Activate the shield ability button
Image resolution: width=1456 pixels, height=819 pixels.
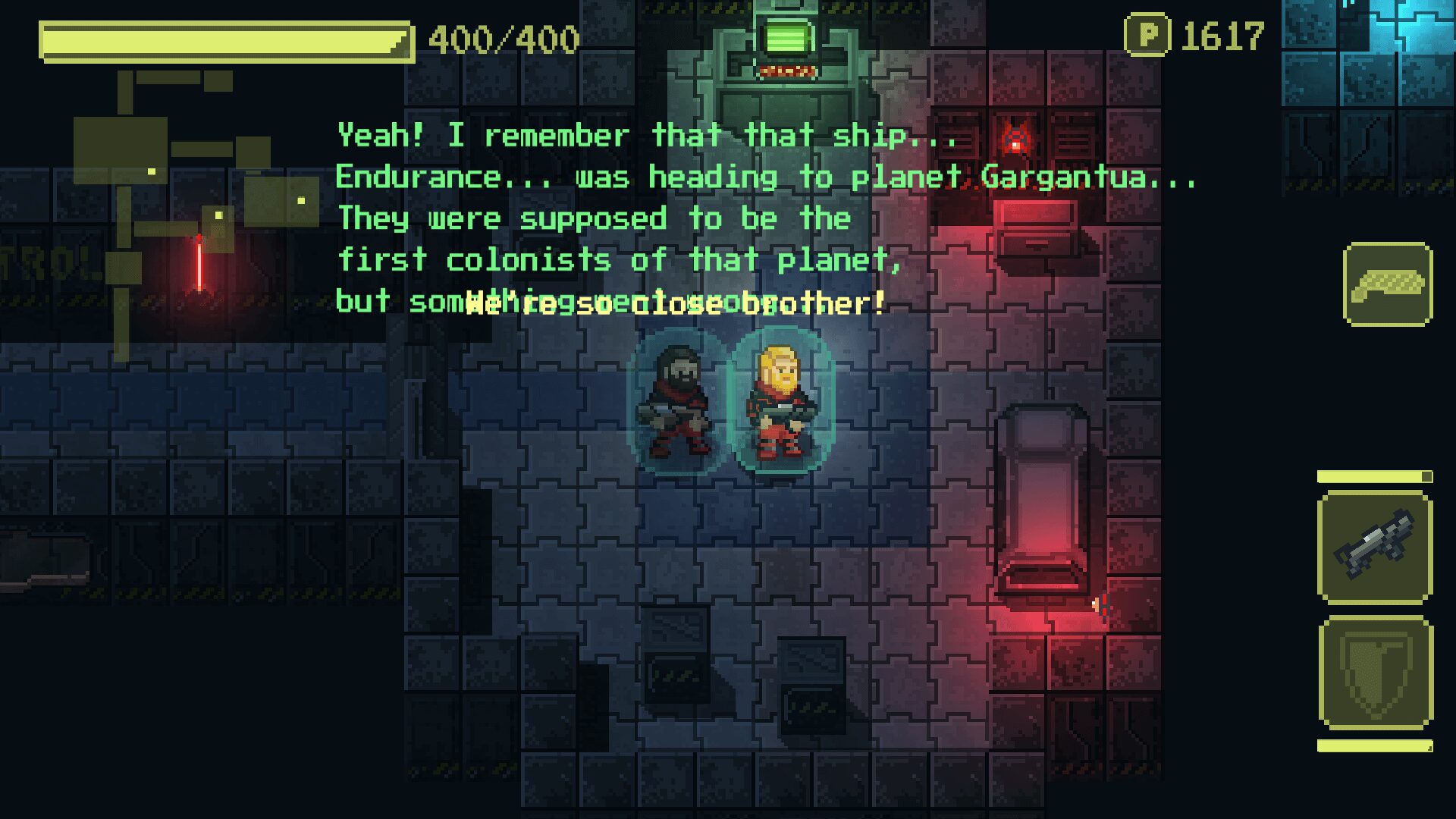click(1375, 673)
